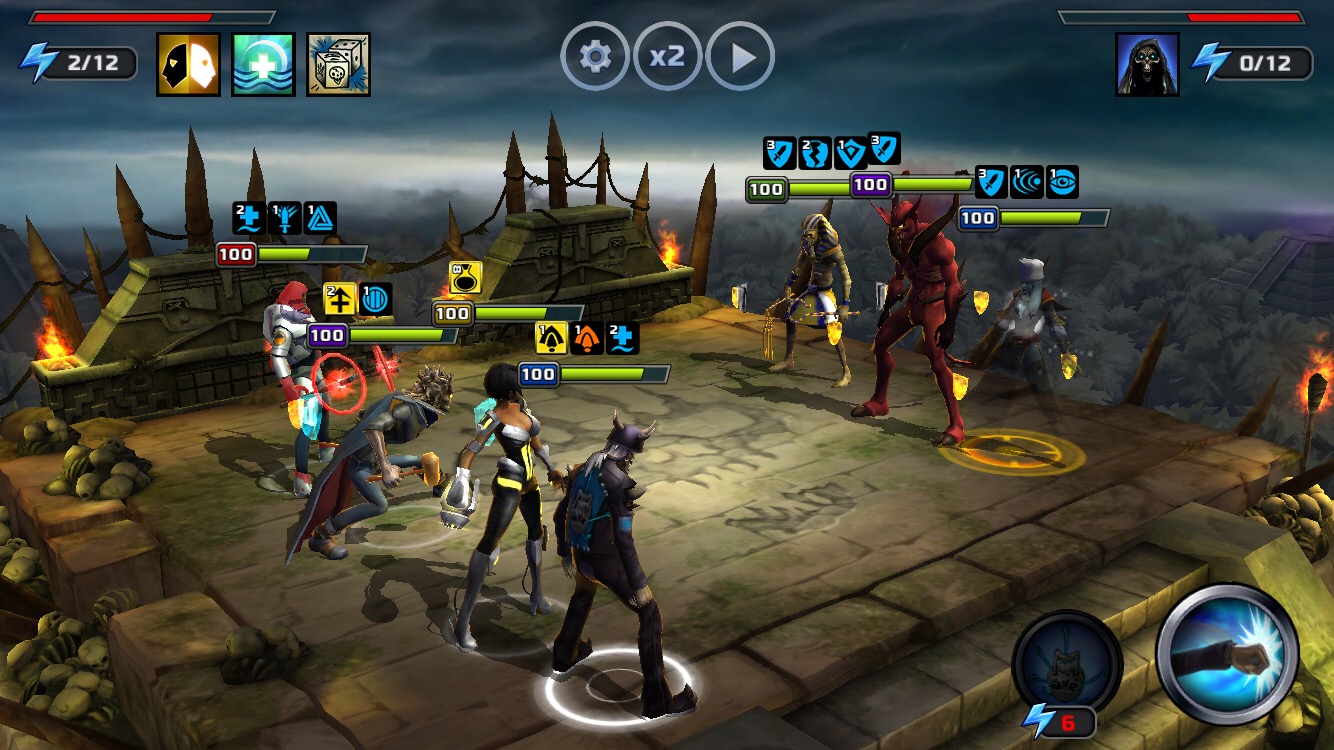Image resolution: width=1334 pixels, height=750 pixels.
Task: Select the two-faced mask talisman icon
Action: coord(188,64)
